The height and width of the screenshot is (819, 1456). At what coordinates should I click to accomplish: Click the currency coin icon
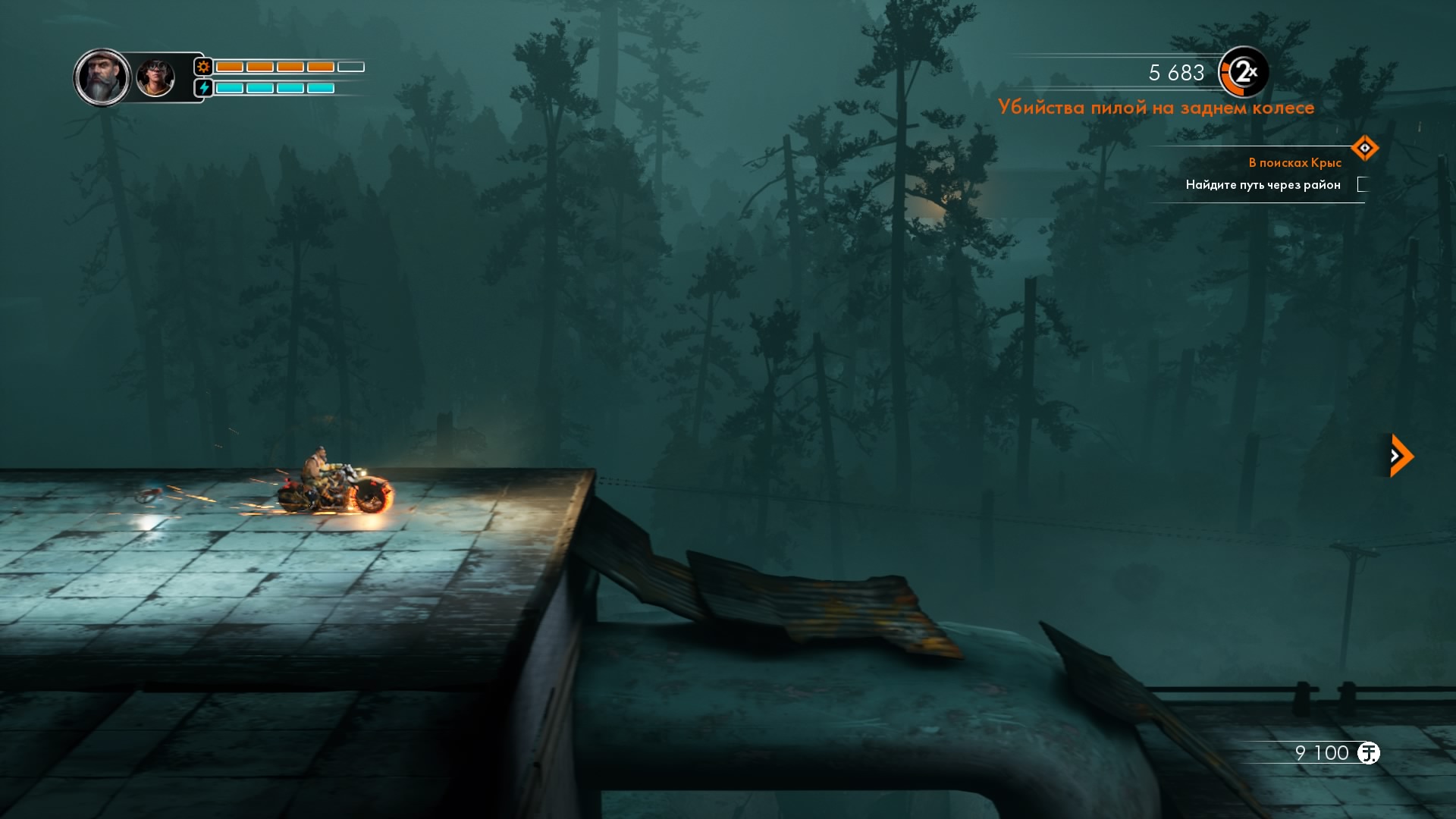tap(1368, 753)
